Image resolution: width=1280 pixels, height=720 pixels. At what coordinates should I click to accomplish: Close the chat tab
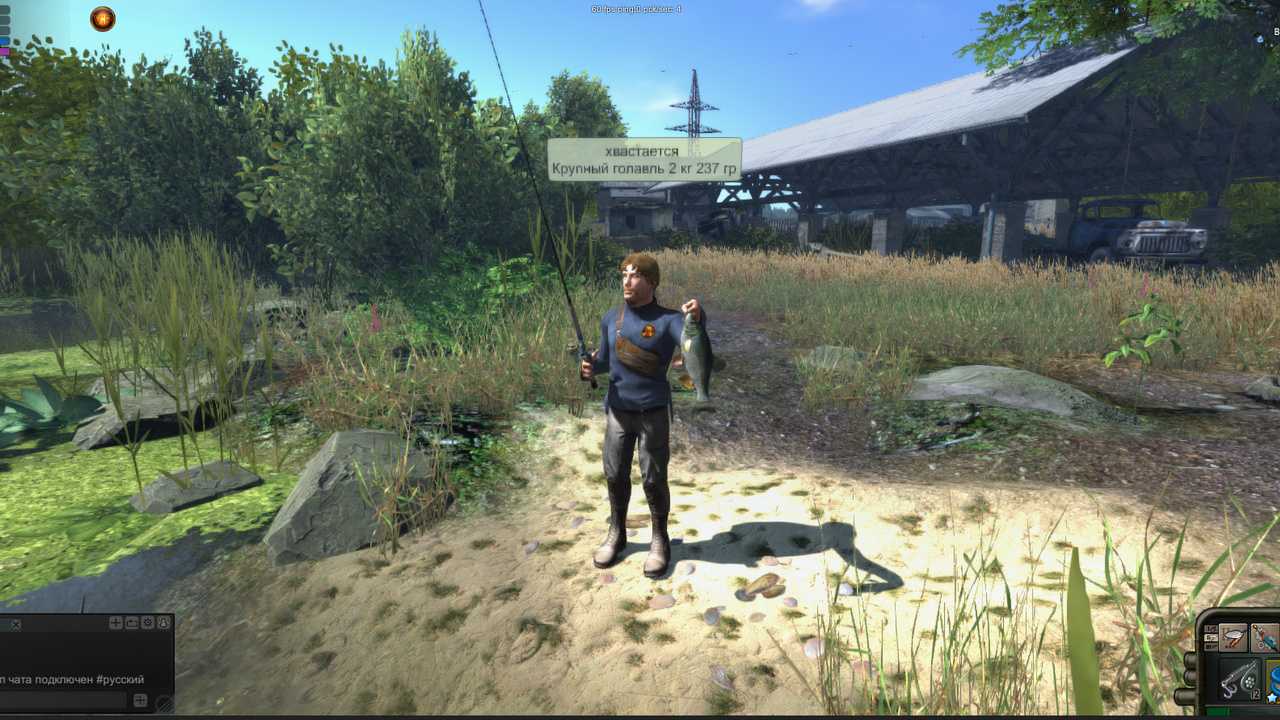tap(15, 624)
